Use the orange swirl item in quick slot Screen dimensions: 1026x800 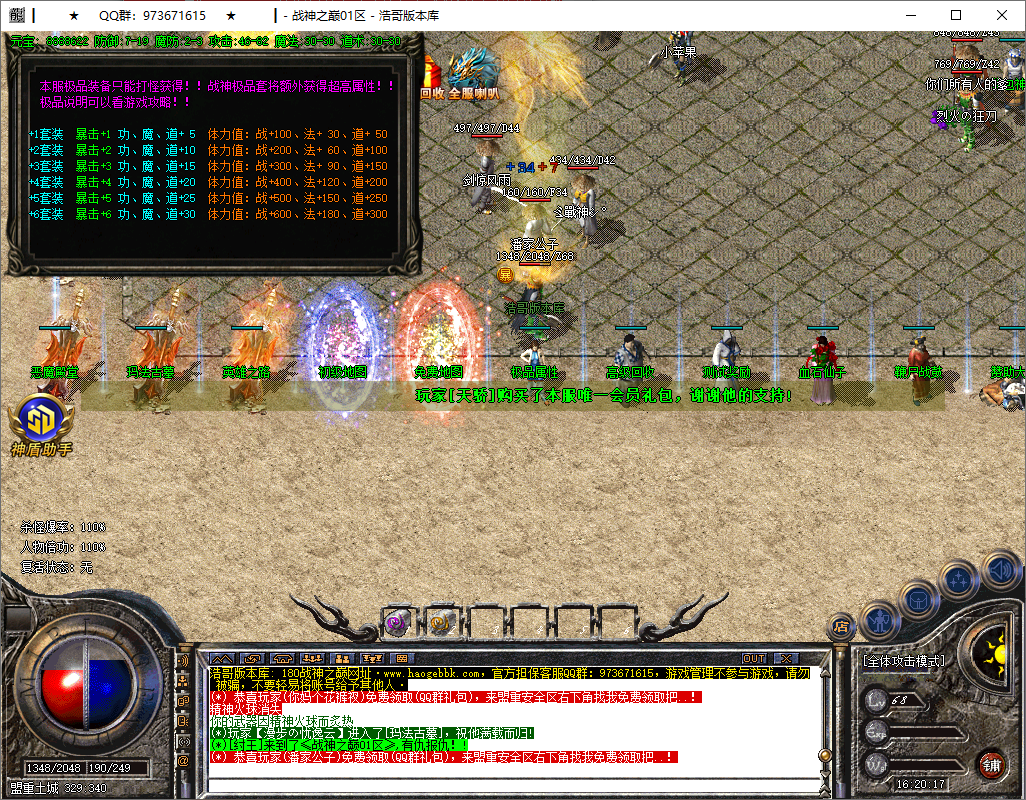coord(439,622)
